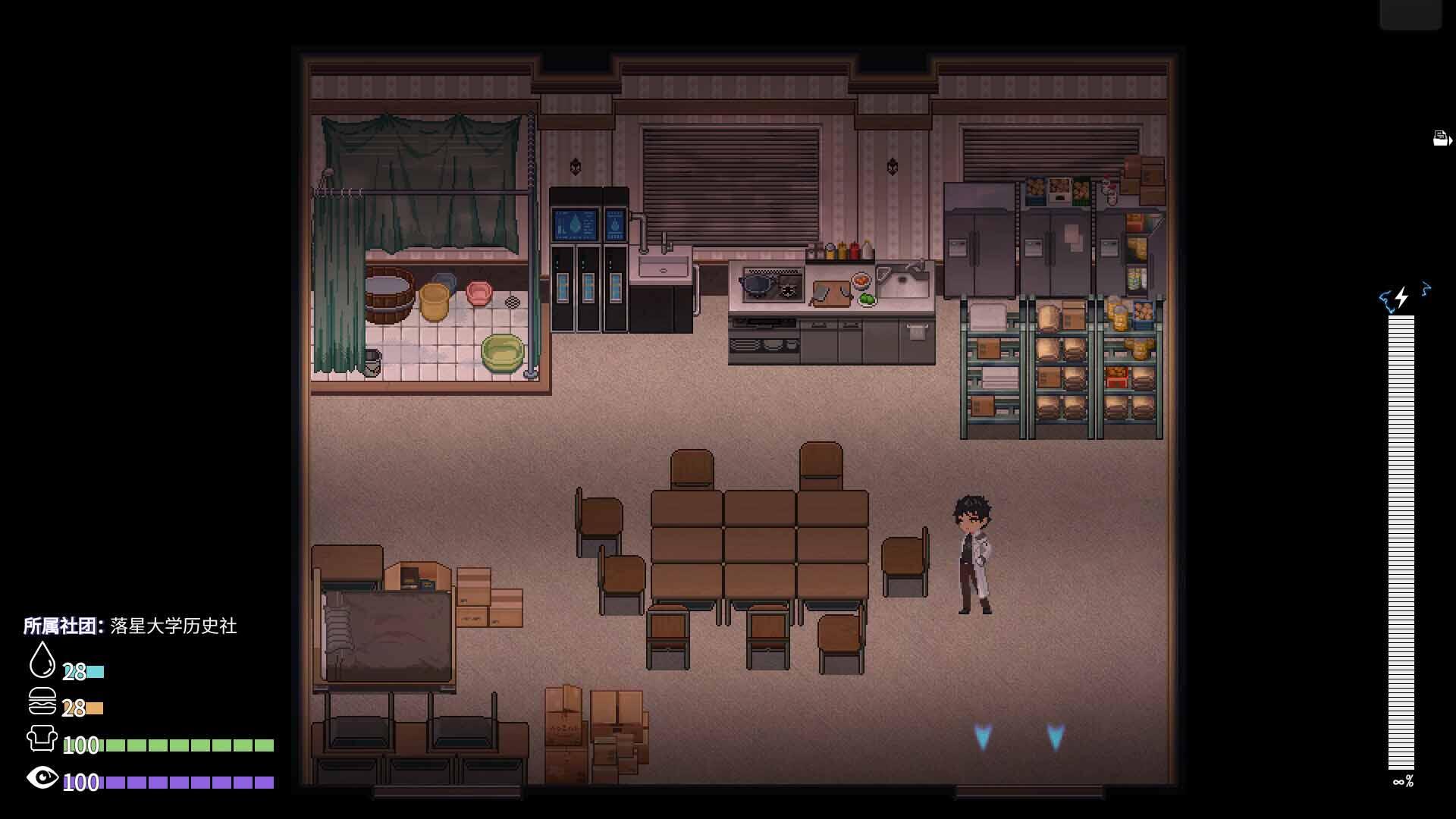Click the left blue arrow exit marker

(982, 737)
